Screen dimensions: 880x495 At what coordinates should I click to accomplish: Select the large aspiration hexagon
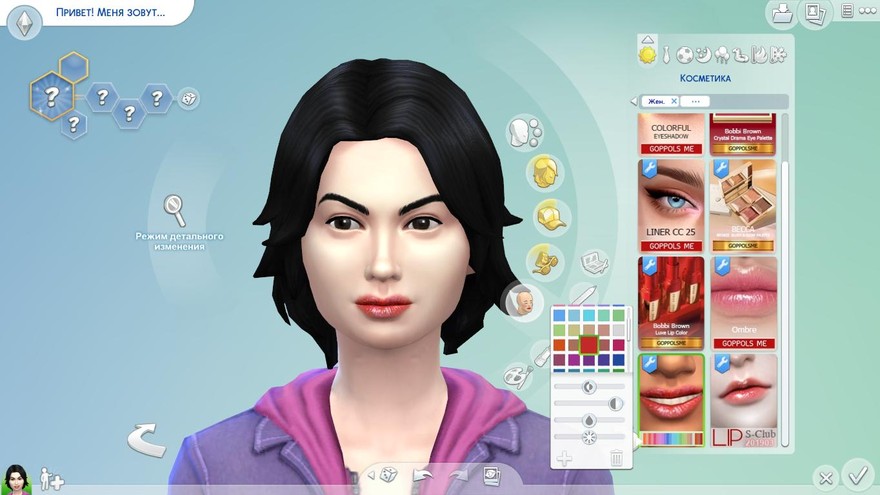[x=50, y=95]
